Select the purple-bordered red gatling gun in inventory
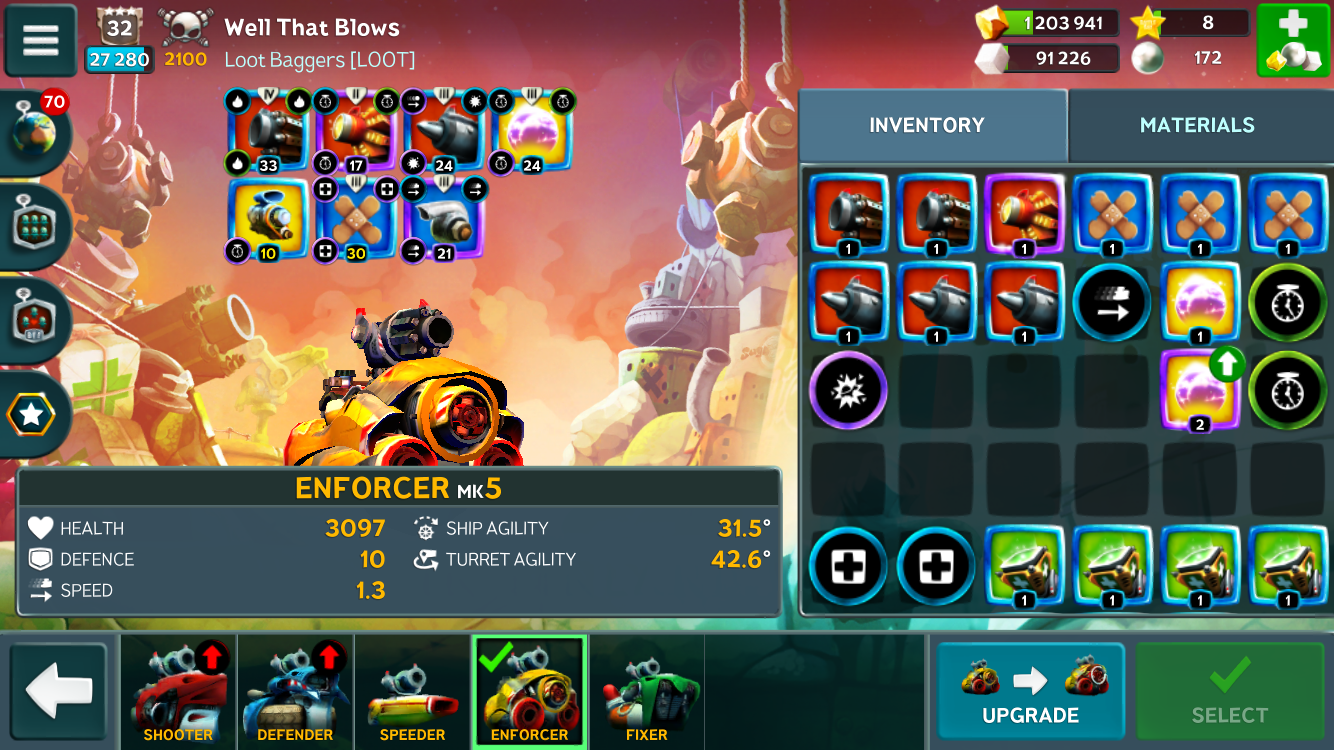Image resolution: width=1334 pixels, height=750 pixels. pos(1023,215)
